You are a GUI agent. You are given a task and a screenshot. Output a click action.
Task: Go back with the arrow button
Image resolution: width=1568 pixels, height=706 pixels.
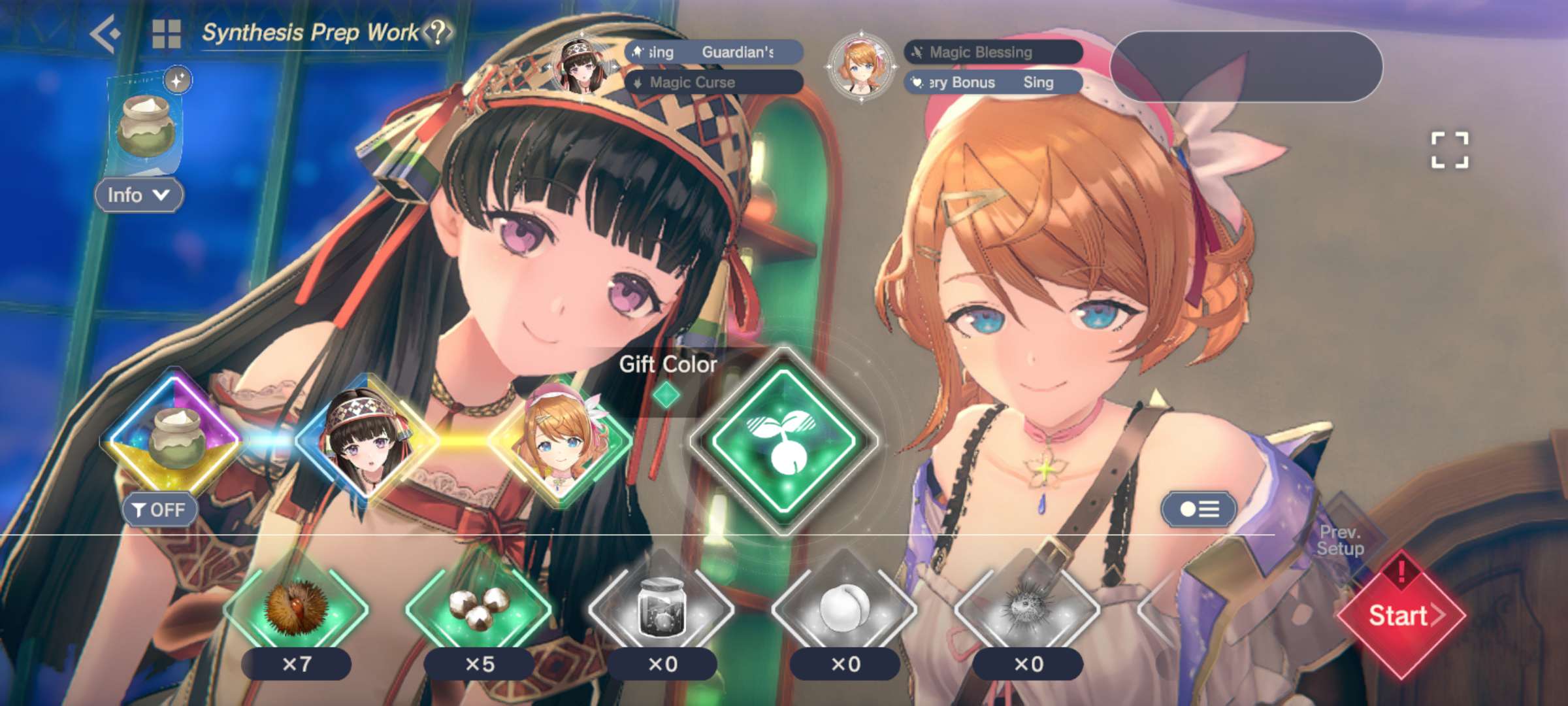106,34
